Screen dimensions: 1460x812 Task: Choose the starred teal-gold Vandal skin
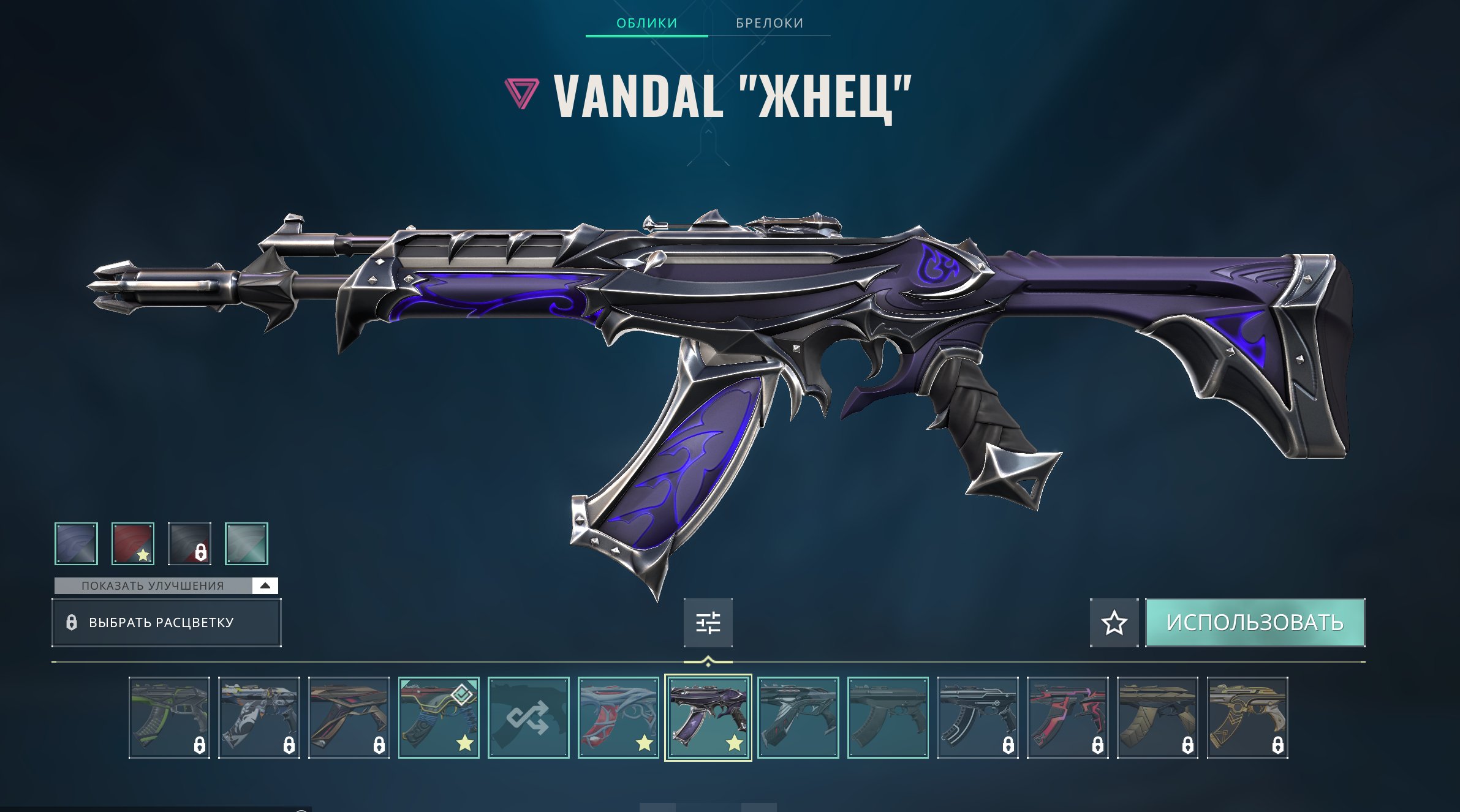tap(439, 718)
